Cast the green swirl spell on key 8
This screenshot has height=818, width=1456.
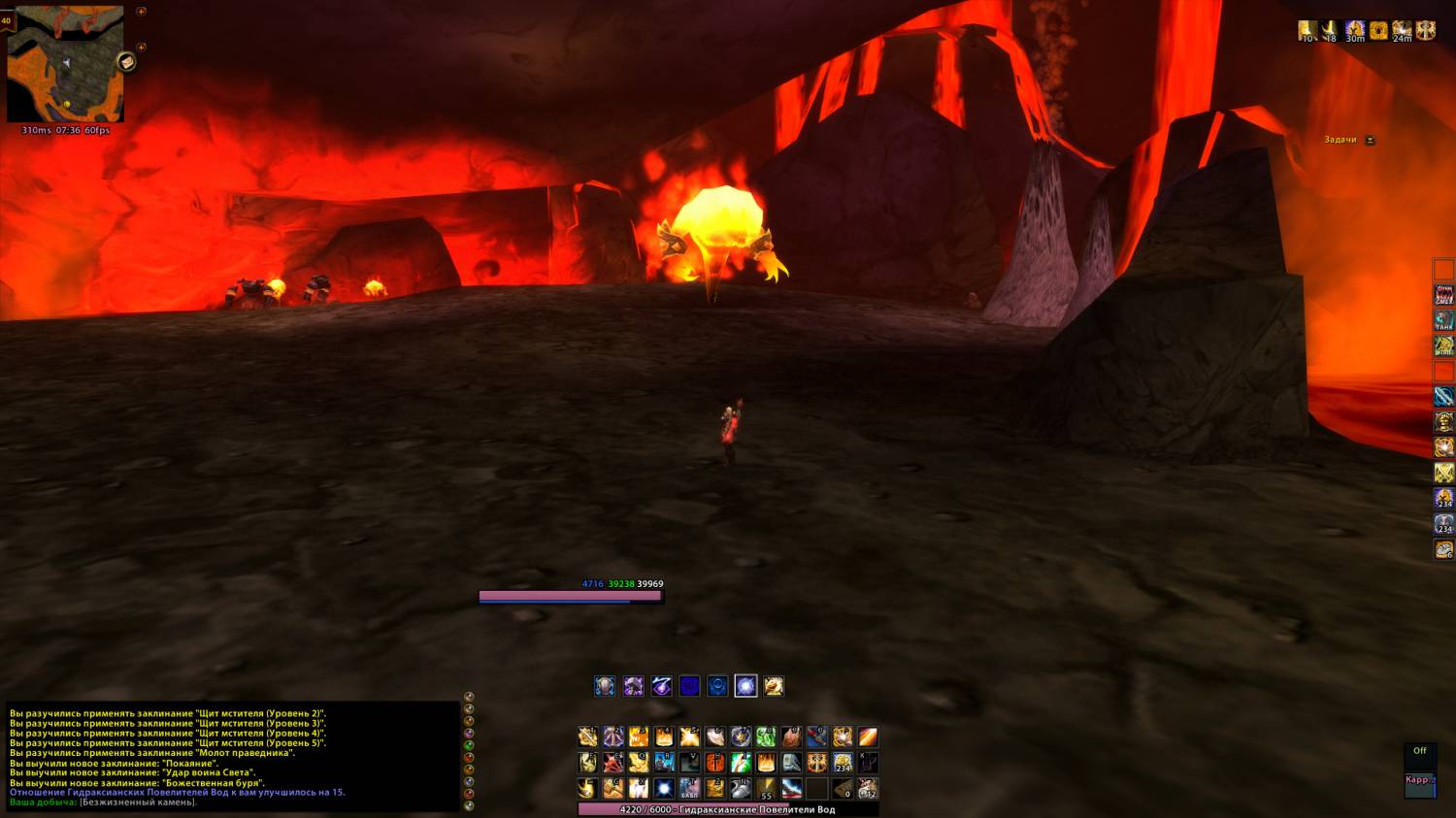point(766,737)
